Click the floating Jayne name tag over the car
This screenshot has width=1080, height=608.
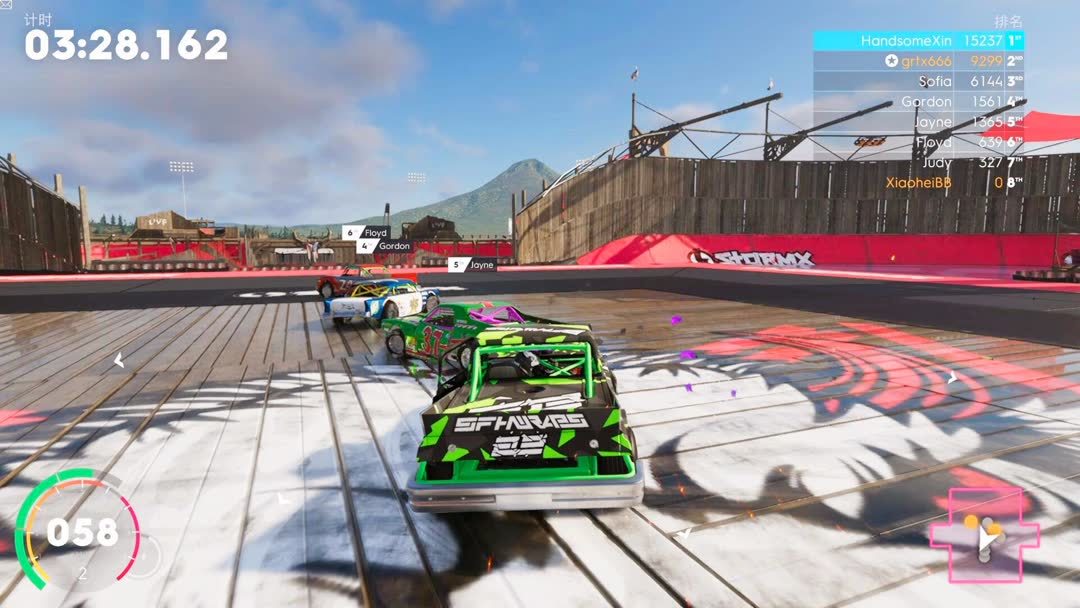coord(473,265)
